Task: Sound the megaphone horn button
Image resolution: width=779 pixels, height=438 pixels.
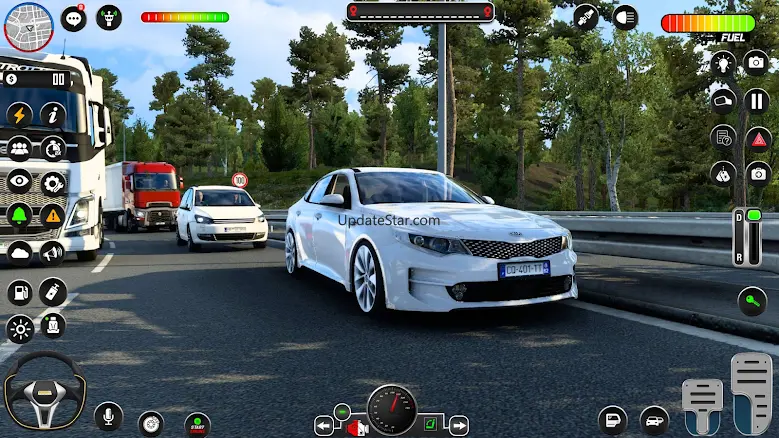Action: (53, 253)
